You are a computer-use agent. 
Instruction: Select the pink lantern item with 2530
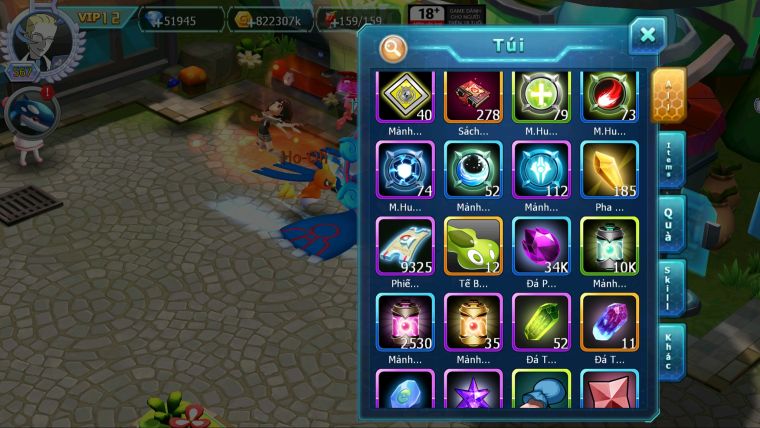(x=405, y=322)
